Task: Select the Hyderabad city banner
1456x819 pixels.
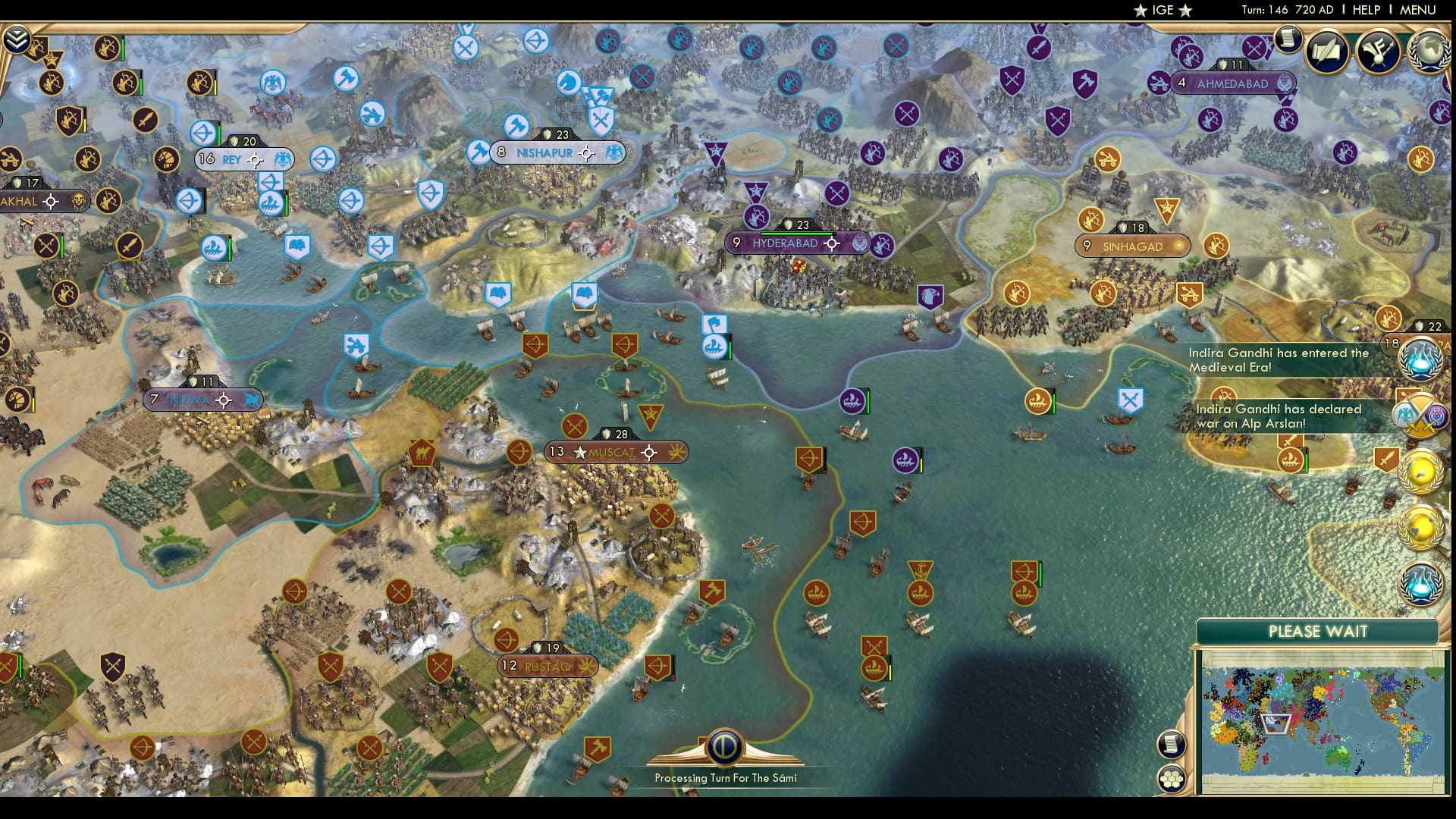Action: pos(789,243)
